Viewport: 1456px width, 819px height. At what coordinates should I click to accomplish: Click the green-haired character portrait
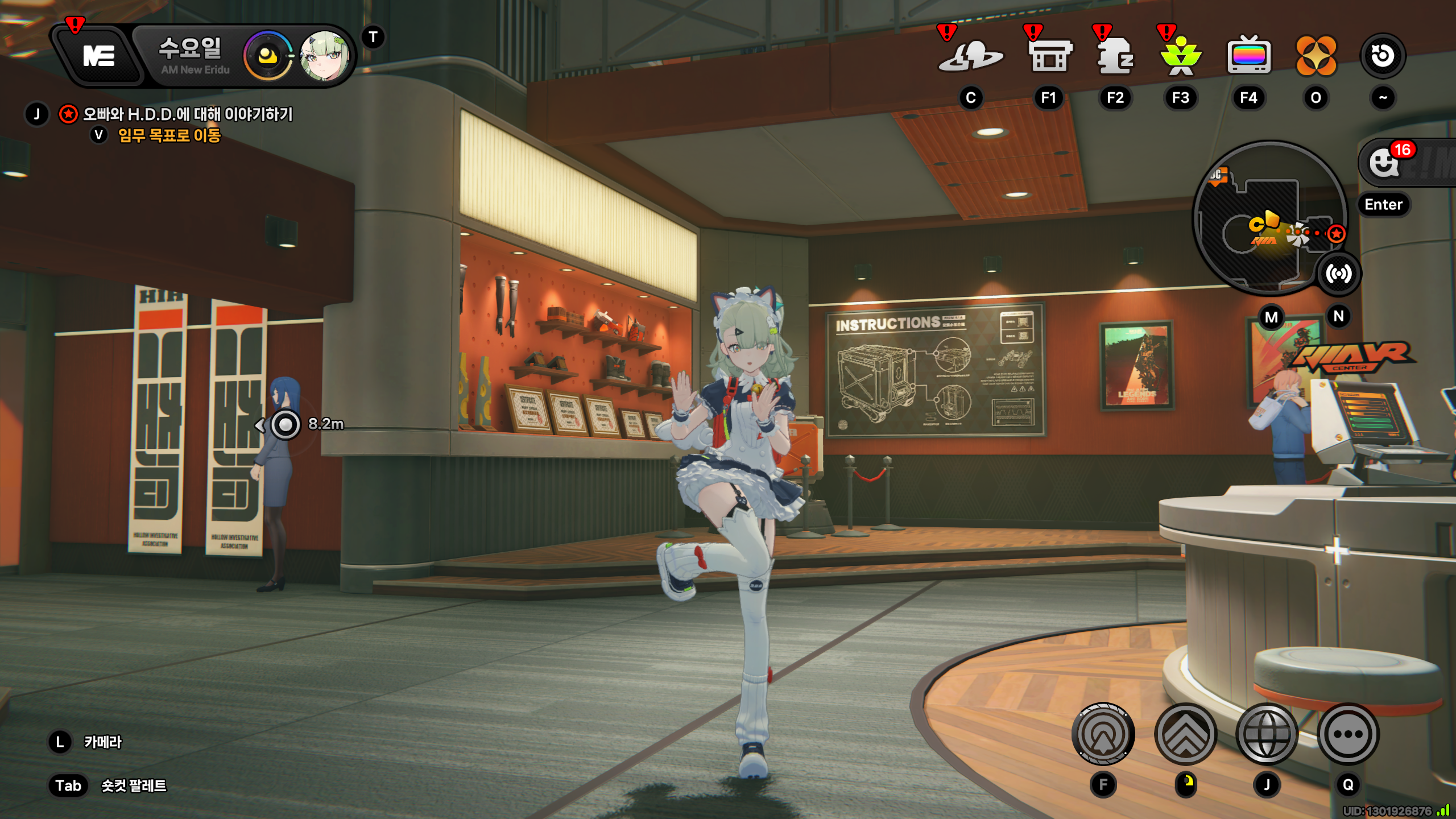[x=324, y=56]
